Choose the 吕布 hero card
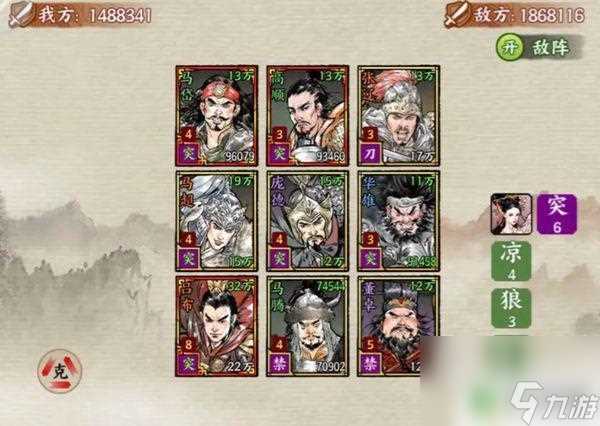Image resolution: width=600 pixels, height=426 pixels. coord(217,324)
